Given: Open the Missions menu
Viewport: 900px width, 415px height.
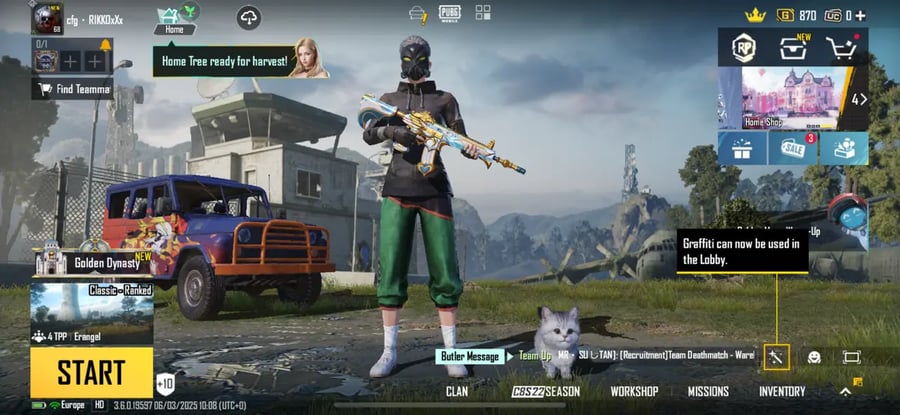Looking at the screenshot, I should pos(708,392).
